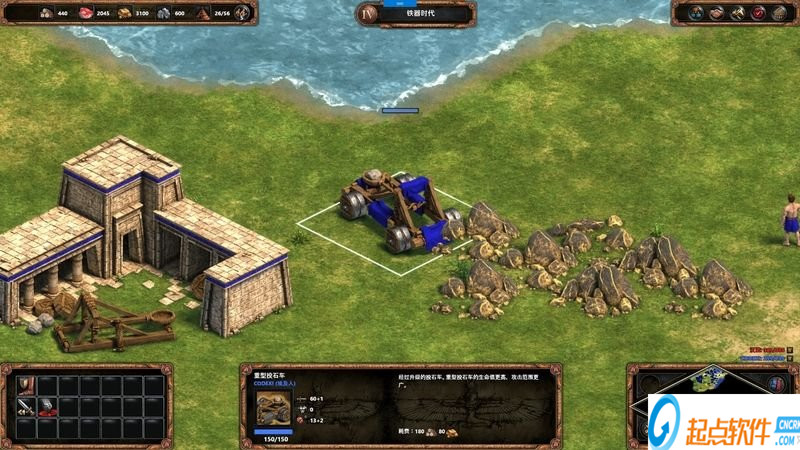Select the catapult unit with selection box
Viewport: 800px width, 450px height.
400,212
